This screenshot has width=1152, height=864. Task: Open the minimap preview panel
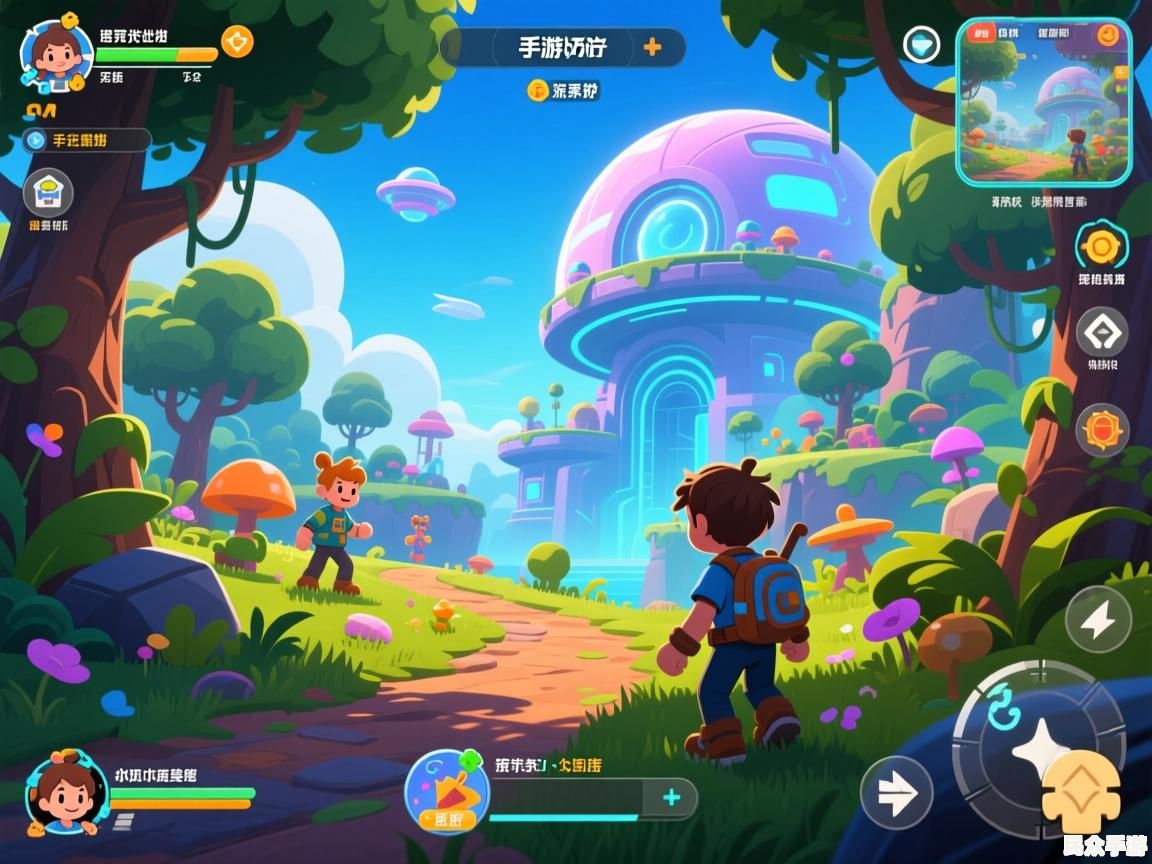1043,104
